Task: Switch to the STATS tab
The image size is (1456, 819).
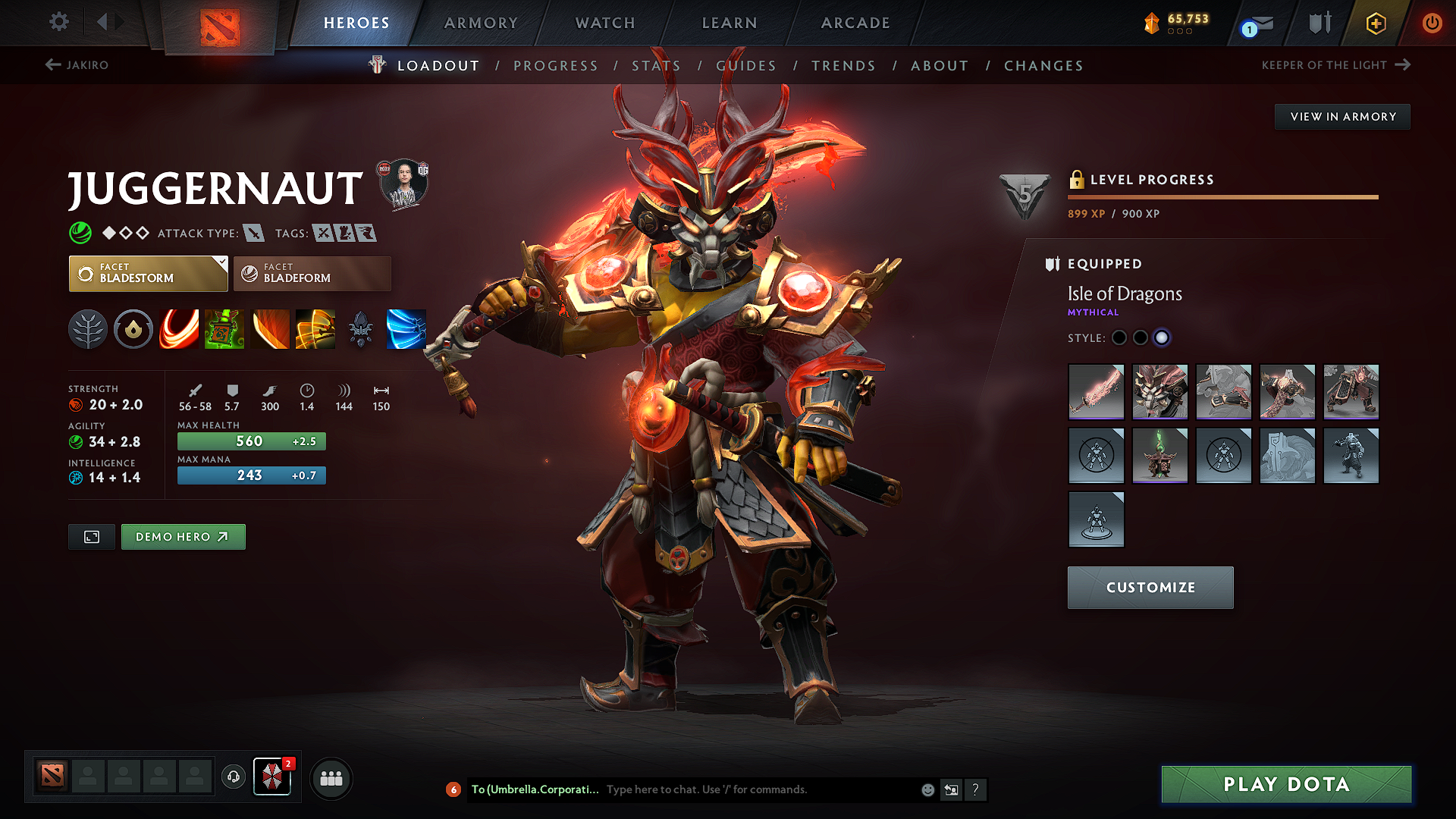Action: pos(655,65)
